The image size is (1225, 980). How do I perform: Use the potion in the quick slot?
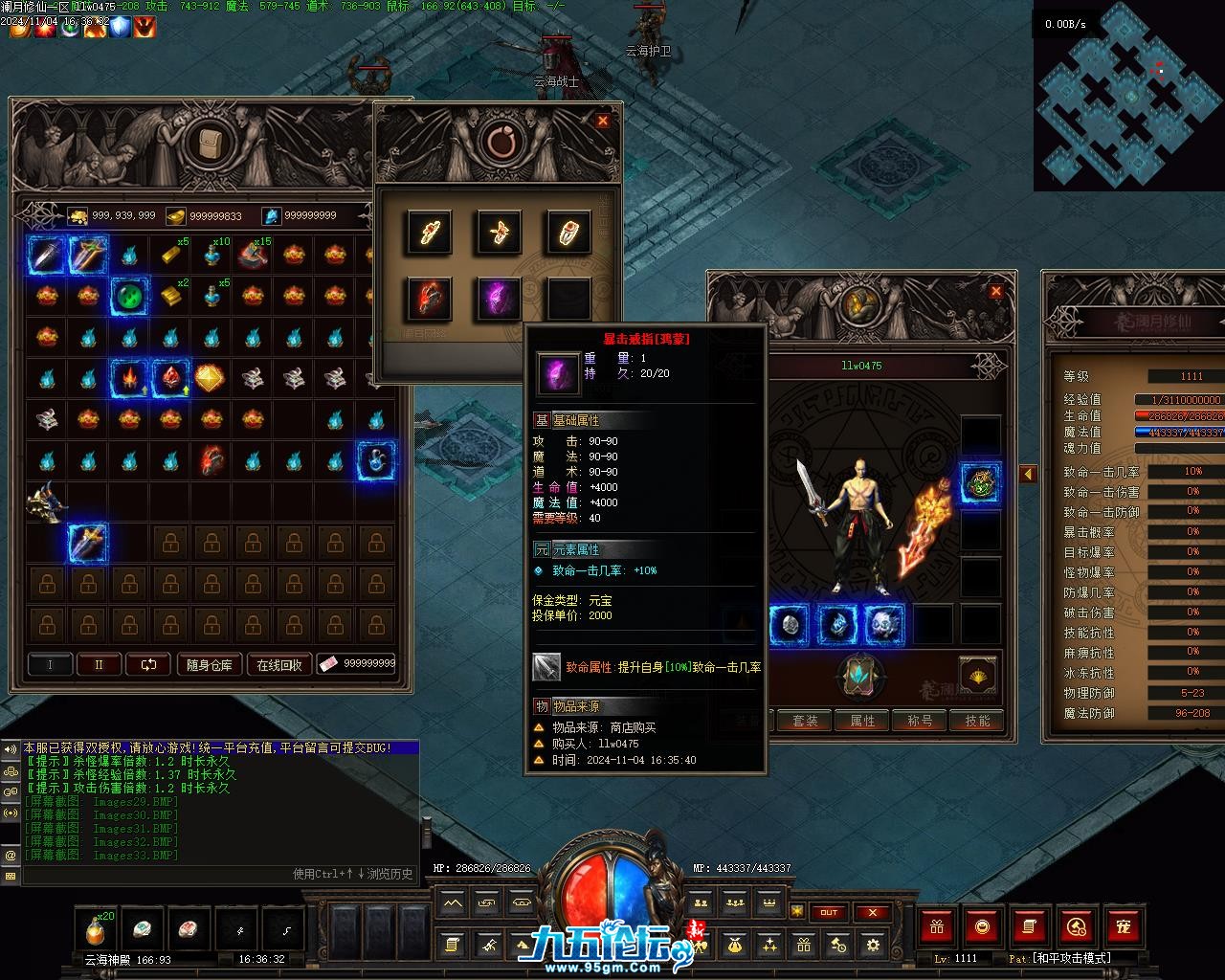[96, 928]
